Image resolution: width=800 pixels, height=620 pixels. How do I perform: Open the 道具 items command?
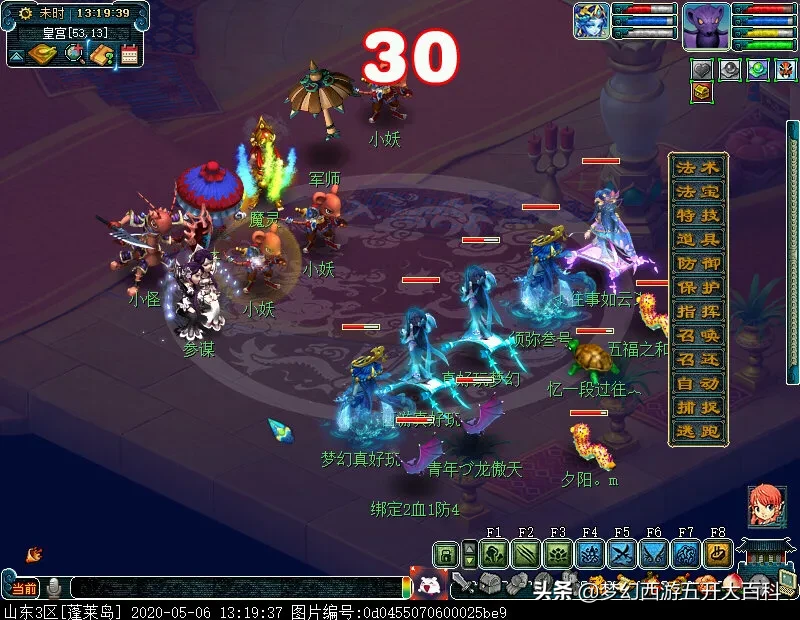pos(697,239)
